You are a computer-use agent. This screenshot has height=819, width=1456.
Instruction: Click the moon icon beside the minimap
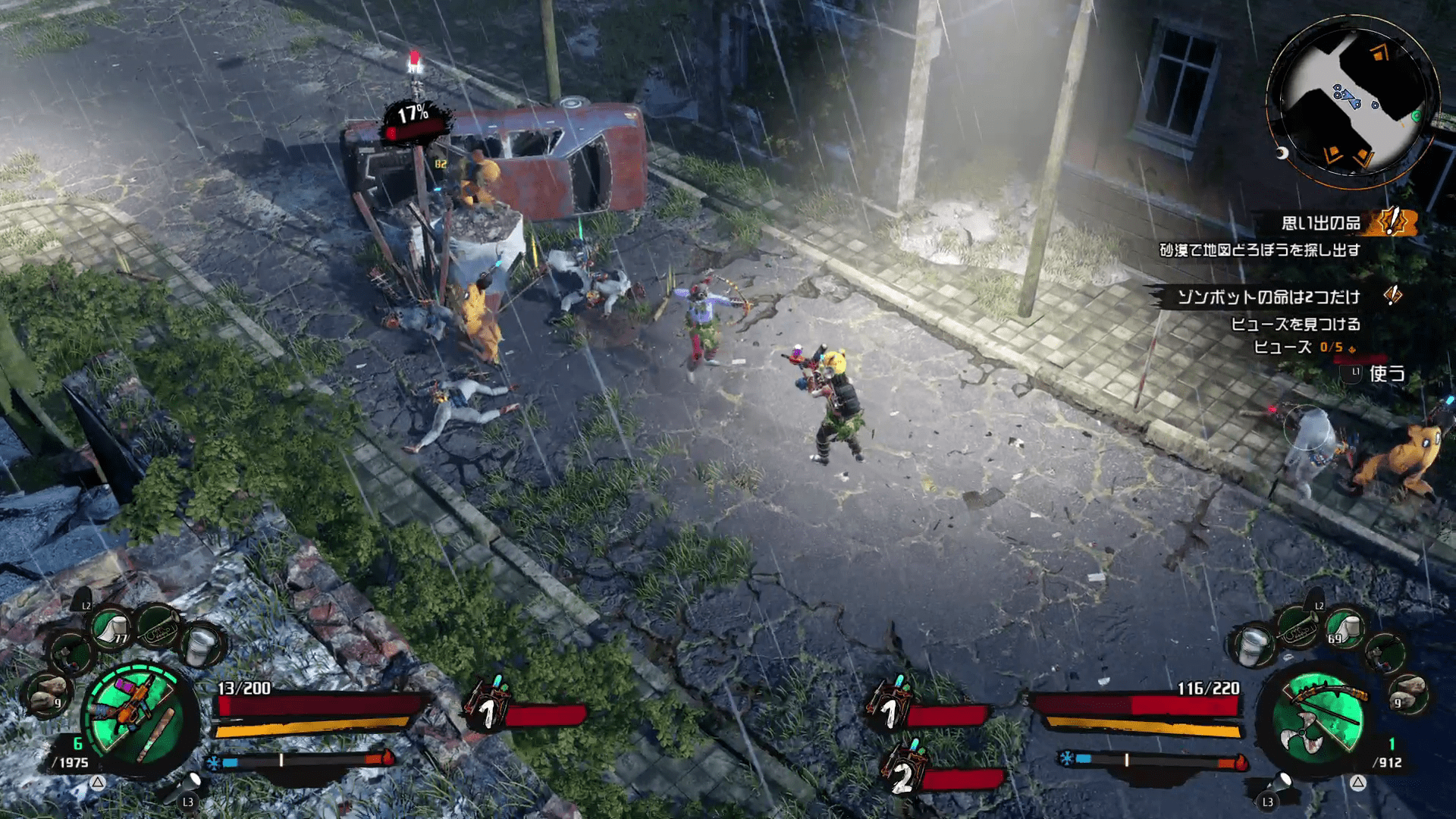pyautogui.click(x=1282, y=154)
